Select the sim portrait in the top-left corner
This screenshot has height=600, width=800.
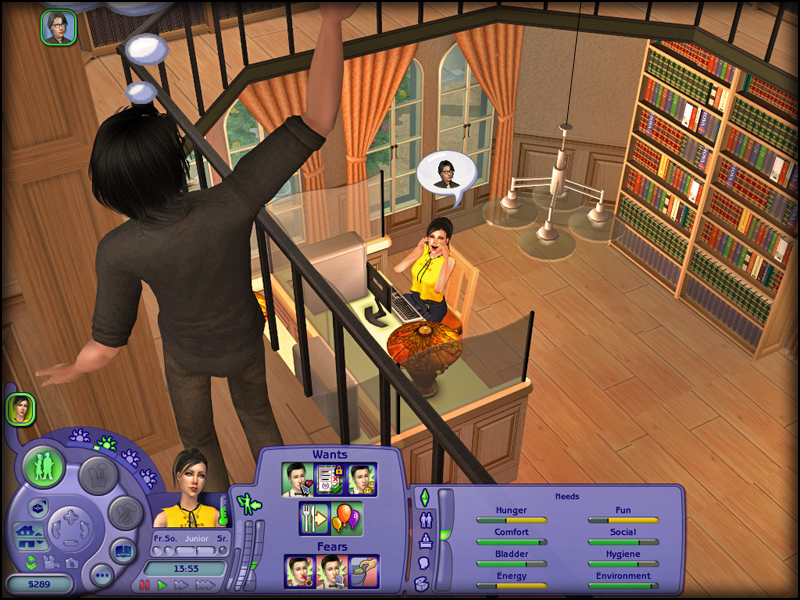(x=59, y=27)
